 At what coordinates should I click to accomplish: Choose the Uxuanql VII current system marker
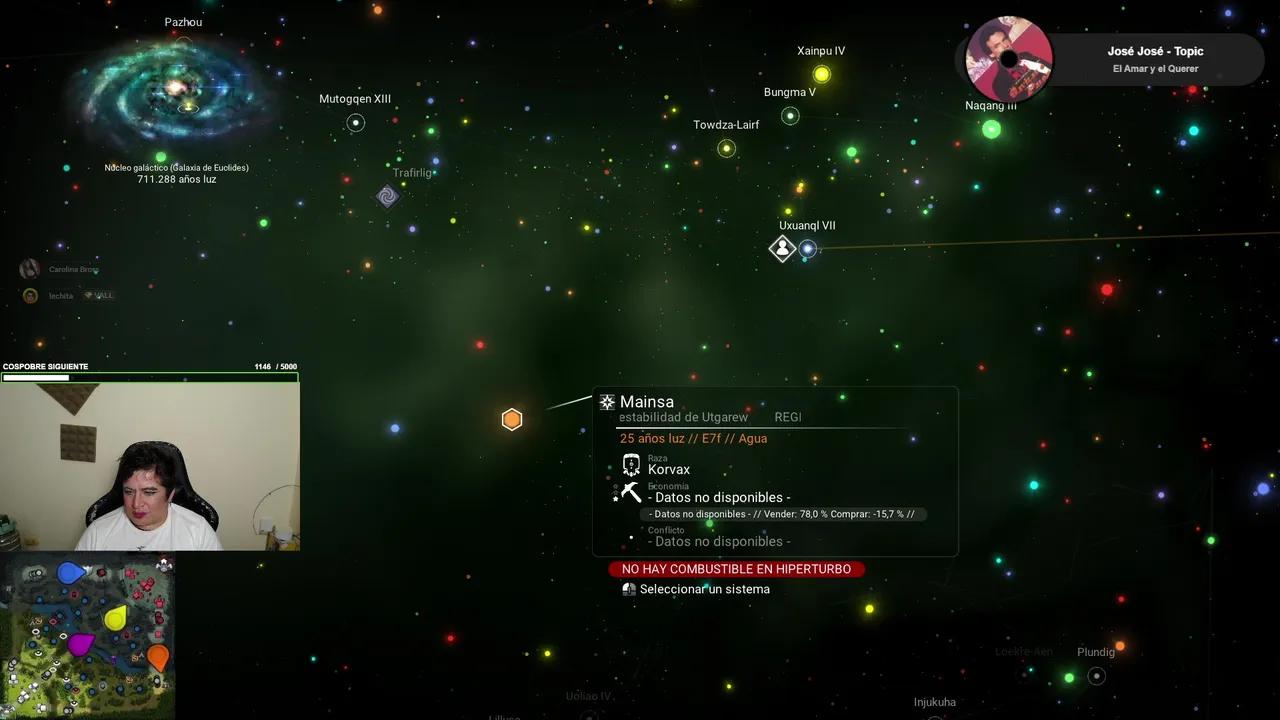(782, 249)
